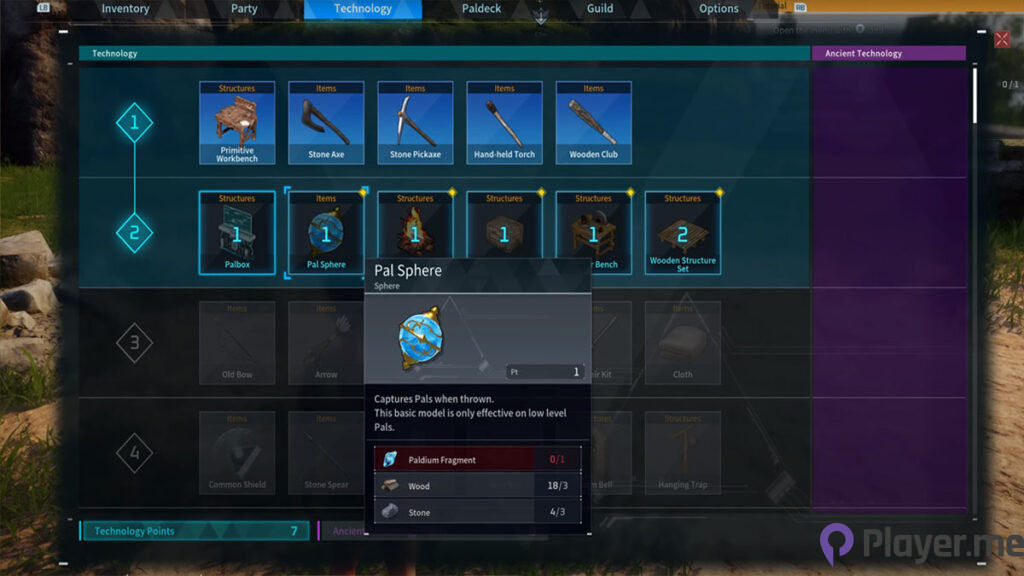Close the technology menu with the red X
This screenshot has height=576, width=1024.
(1002, 39)
